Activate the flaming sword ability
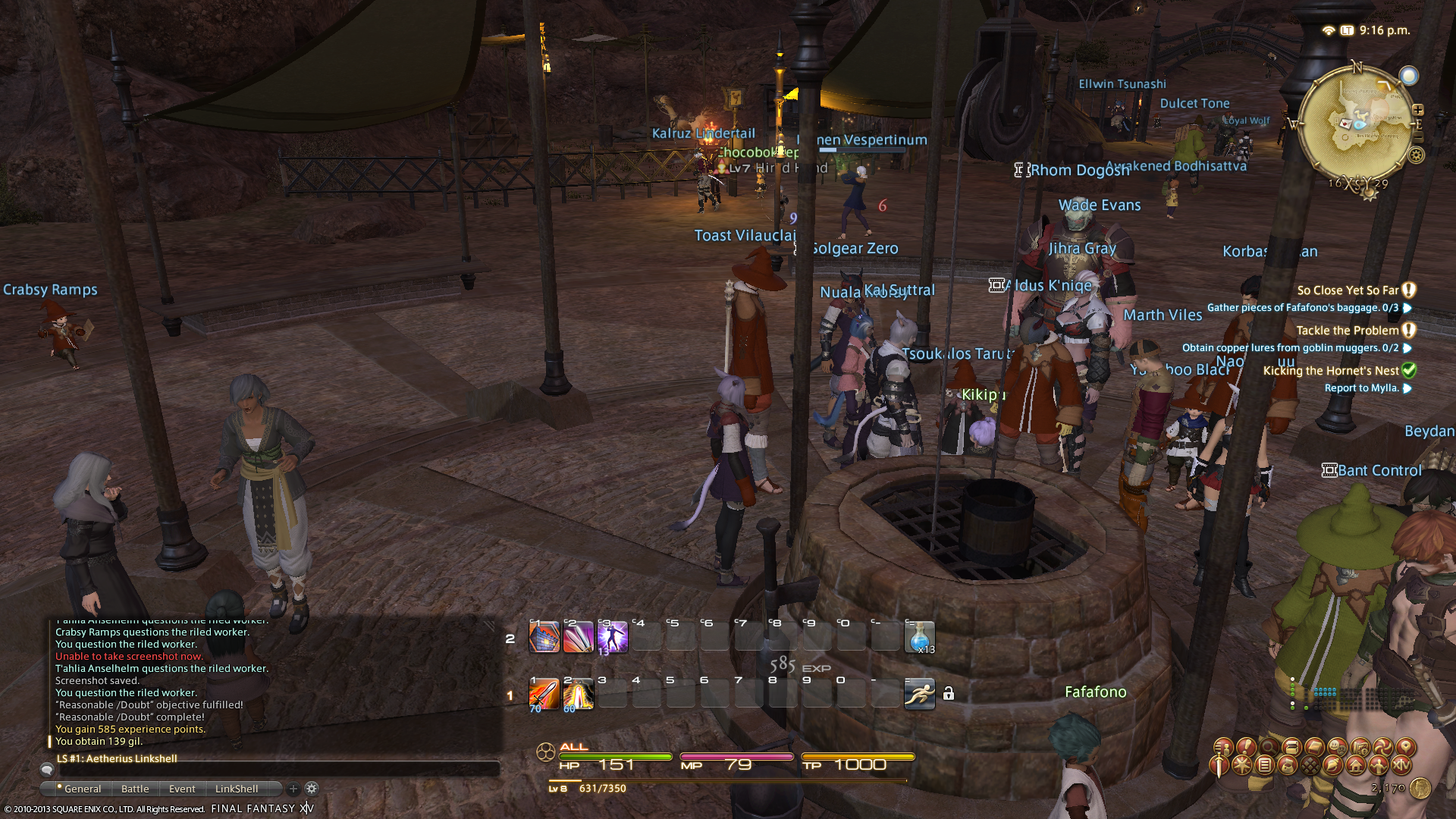Viewport: 1456px width, 819px height. coord(543,695)
